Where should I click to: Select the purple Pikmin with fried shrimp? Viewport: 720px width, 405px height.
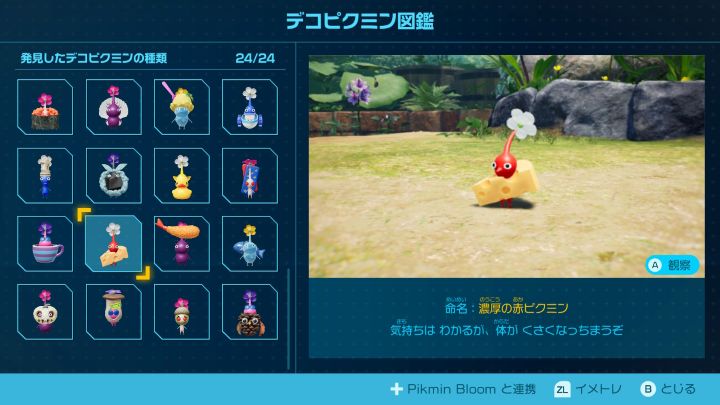181,243
